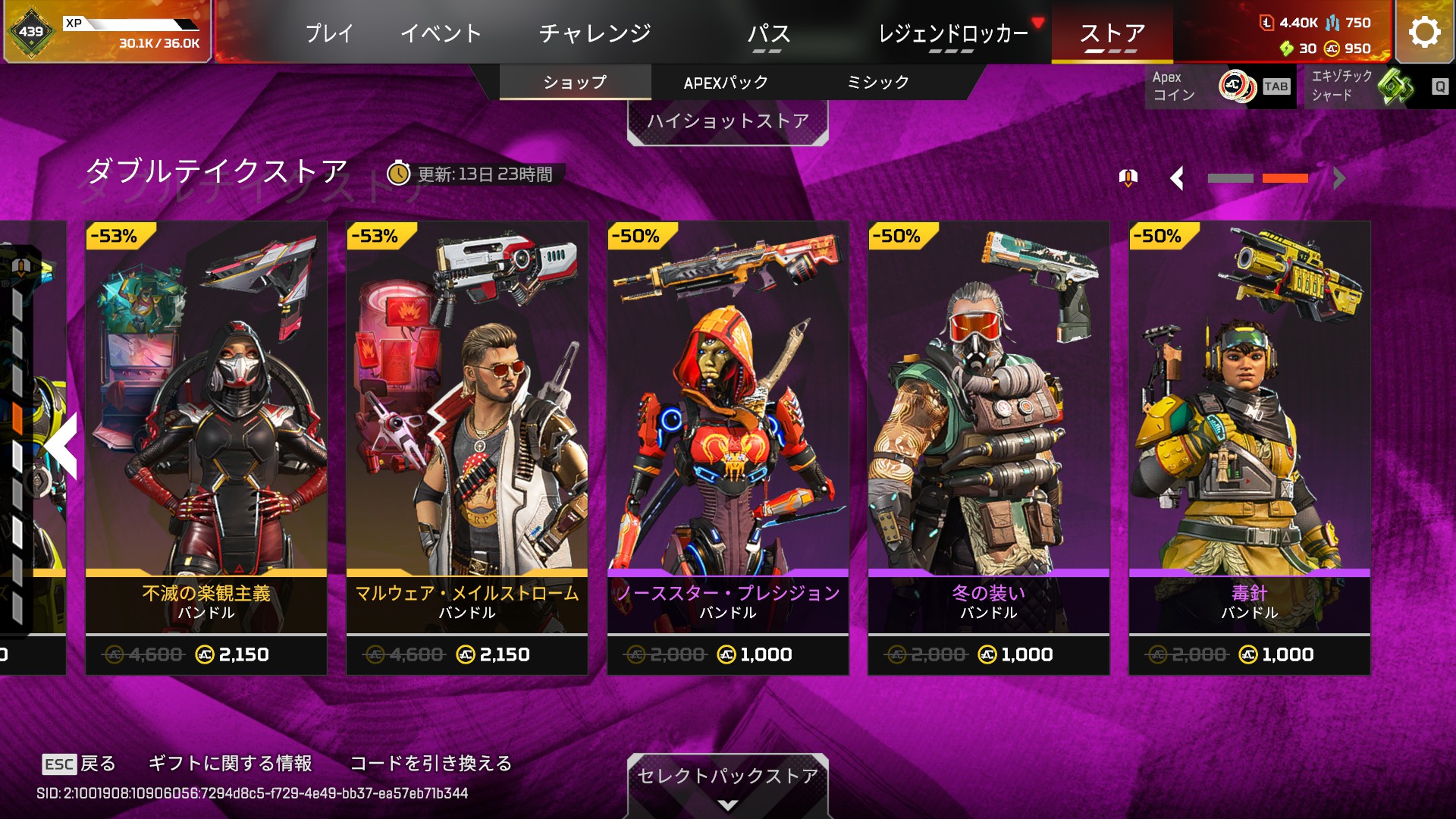Screen dimensions: 1456x819
Task: Go down to セレクトパックストア
Action: coord(727,781)
